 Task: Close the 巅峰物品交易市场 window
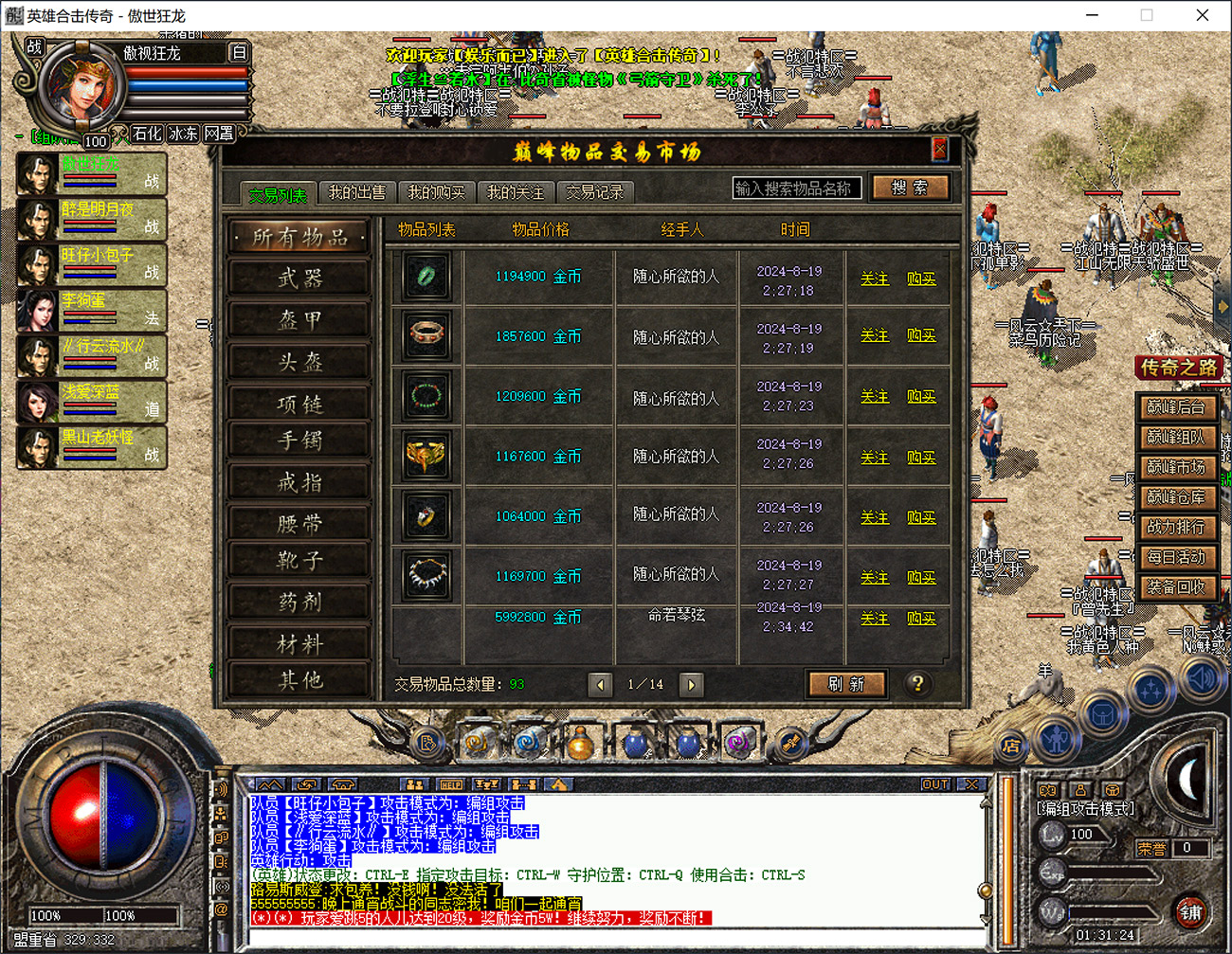939,149
